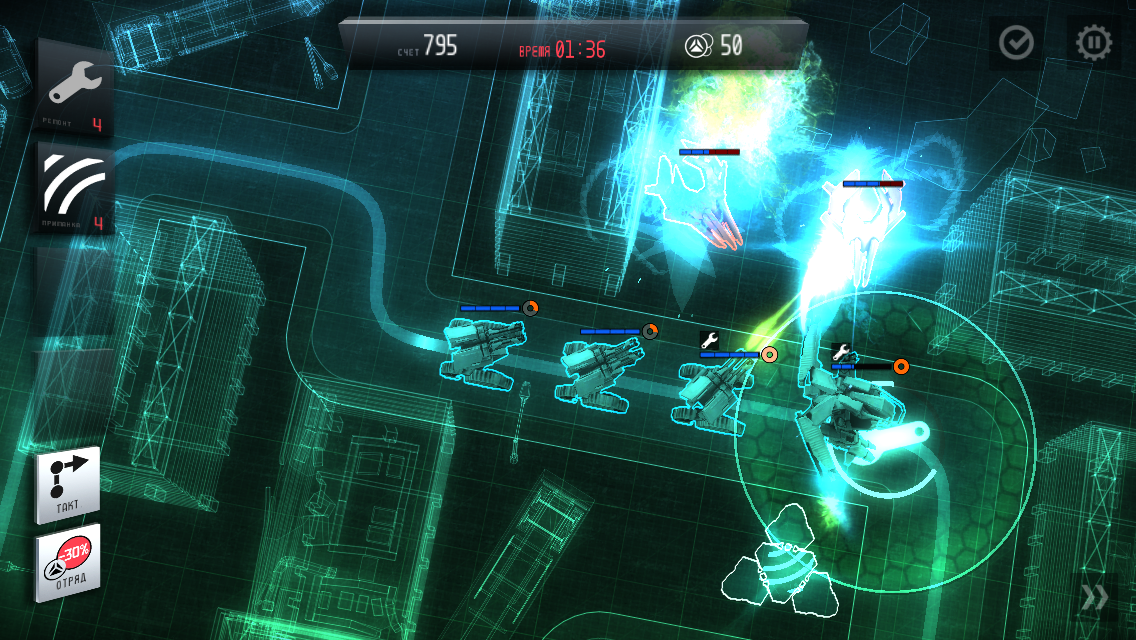Image resolution: width=1136 pixels, height=640 pixels.
Task: Toggle fast-forward with the double arrow
Action: 1095,597
